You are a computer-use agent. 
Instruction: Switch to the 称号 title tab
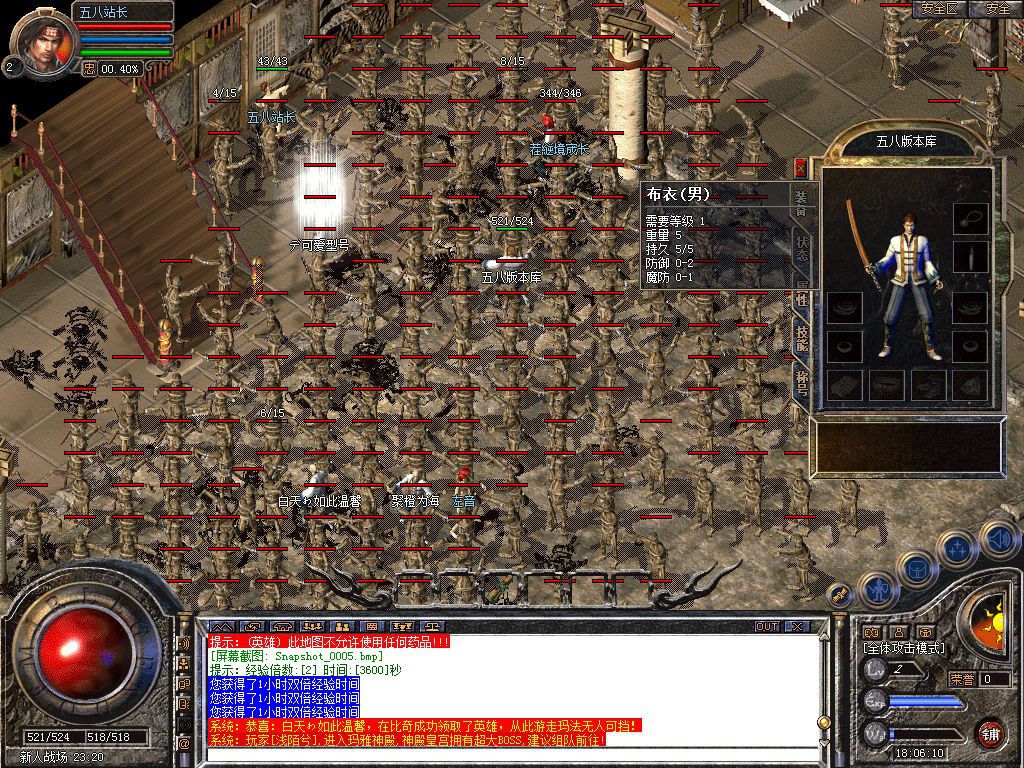click(x=801, y=382)
